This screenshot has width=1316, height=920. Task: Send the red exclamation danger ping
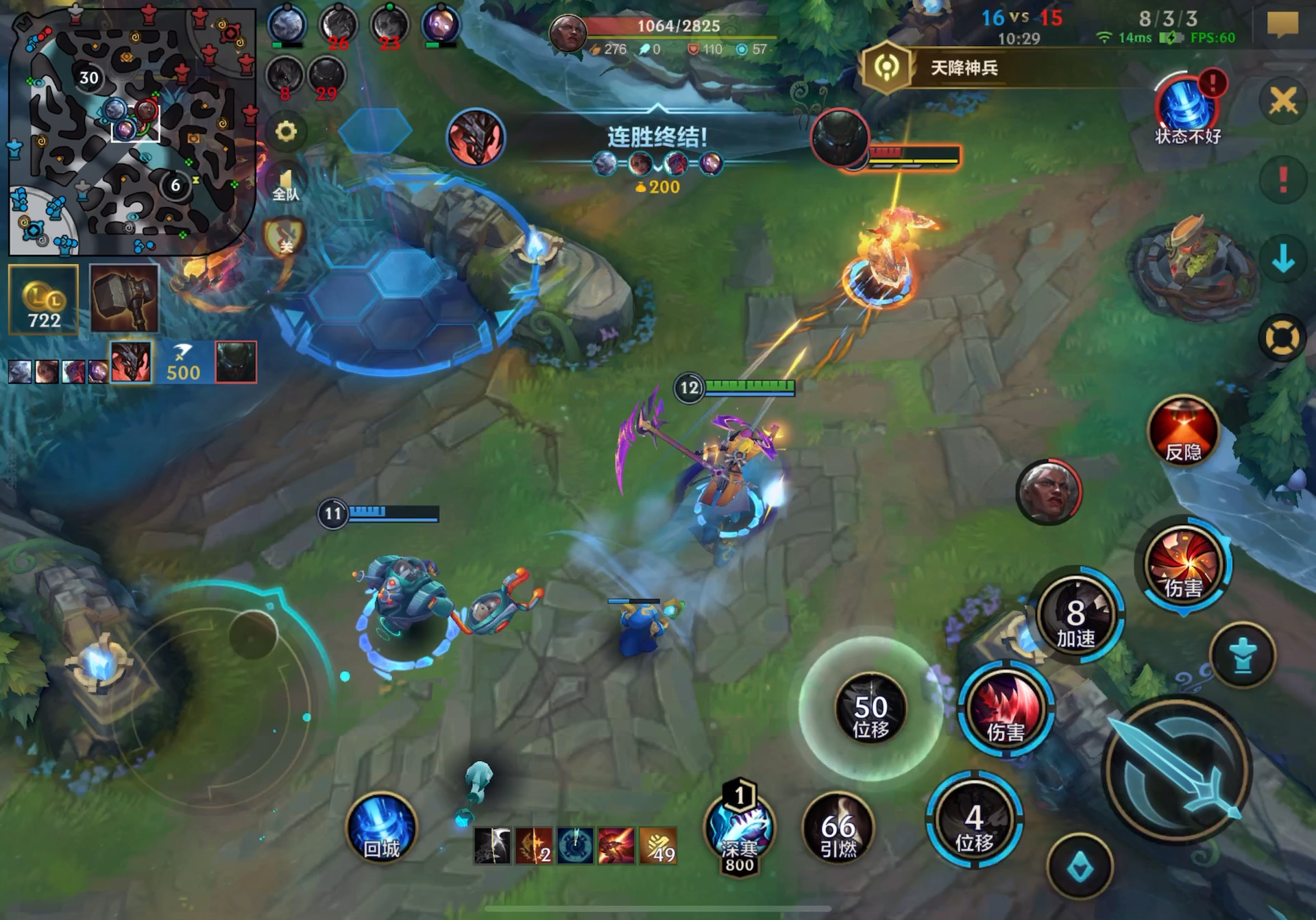click(x=1282, y=181)
